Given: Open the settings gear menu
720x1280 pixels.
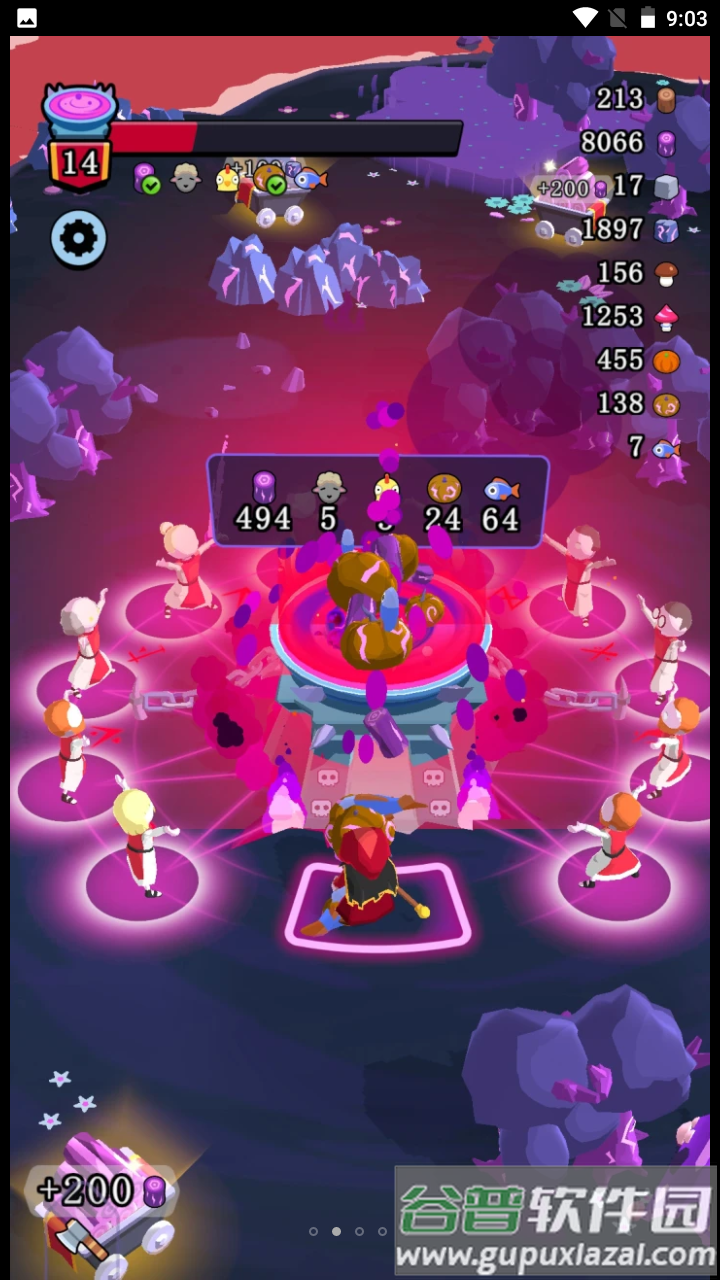Looking at the screenshot, I should (x=81, y=238).
